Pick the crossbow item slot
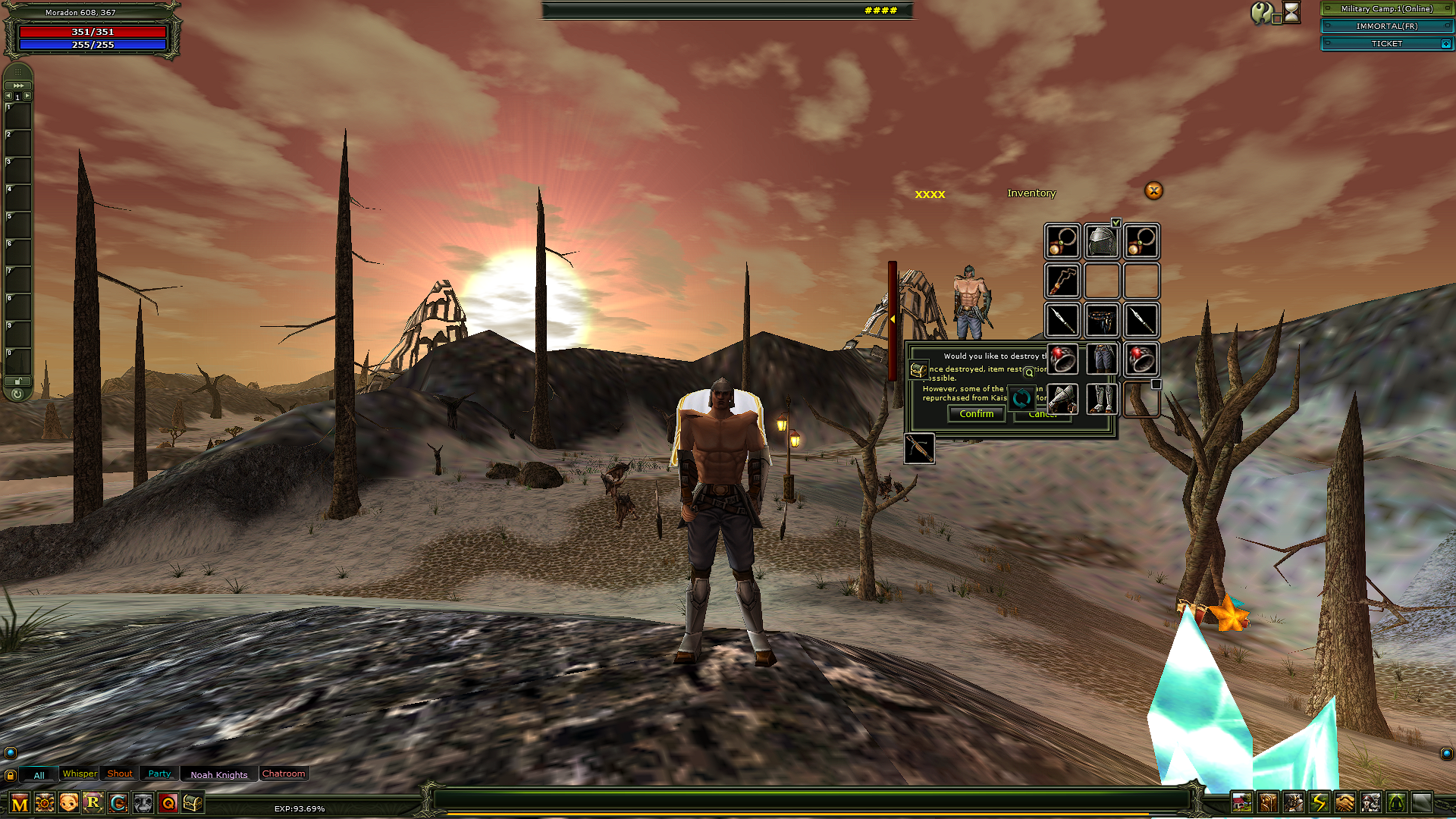1456x819 pixels. 919,449
